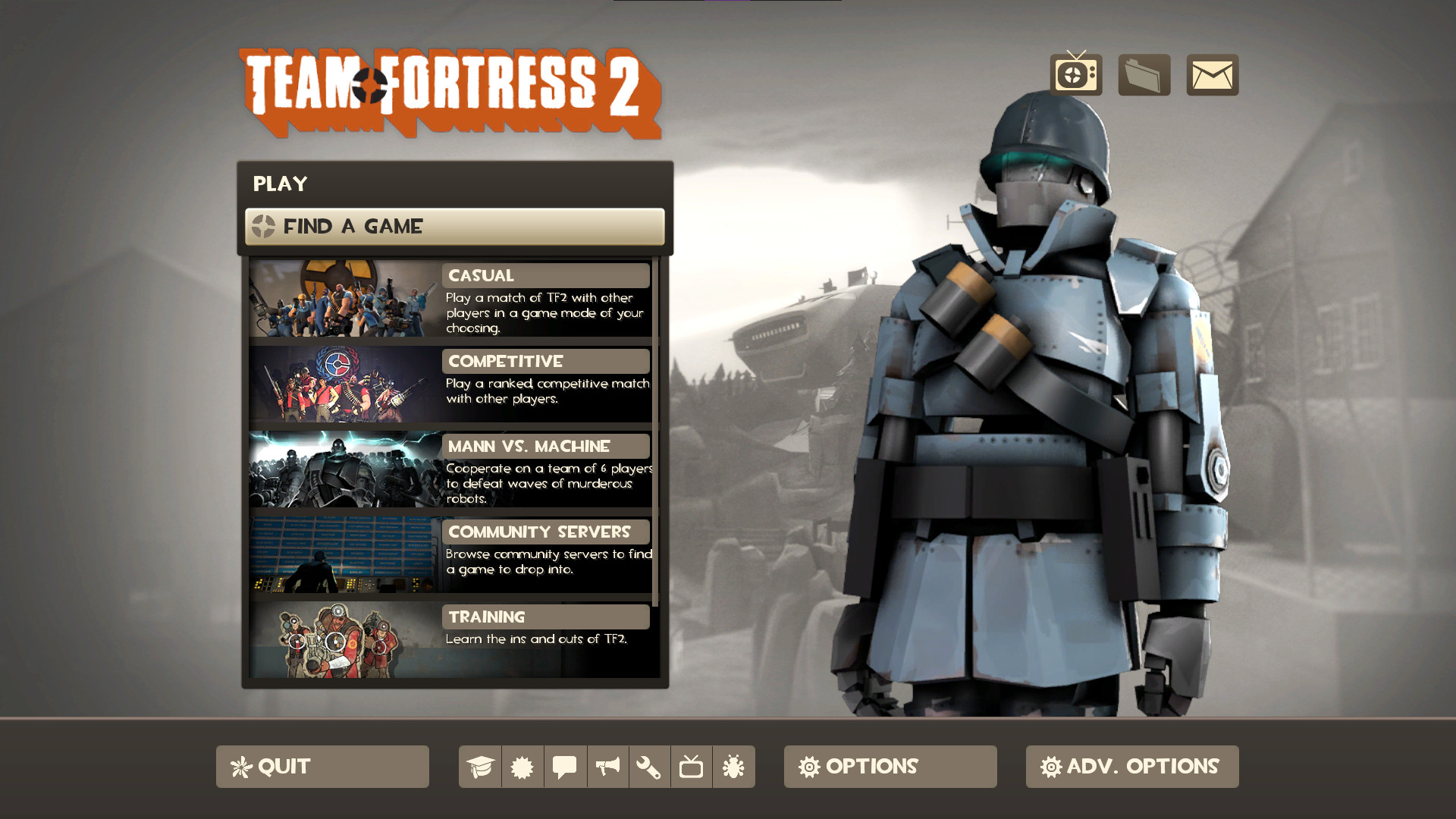The height and width of the screenshot is (819, 1456).
Task: Open the TF2 watch streams TV icon
Action: coord(1075,74)
